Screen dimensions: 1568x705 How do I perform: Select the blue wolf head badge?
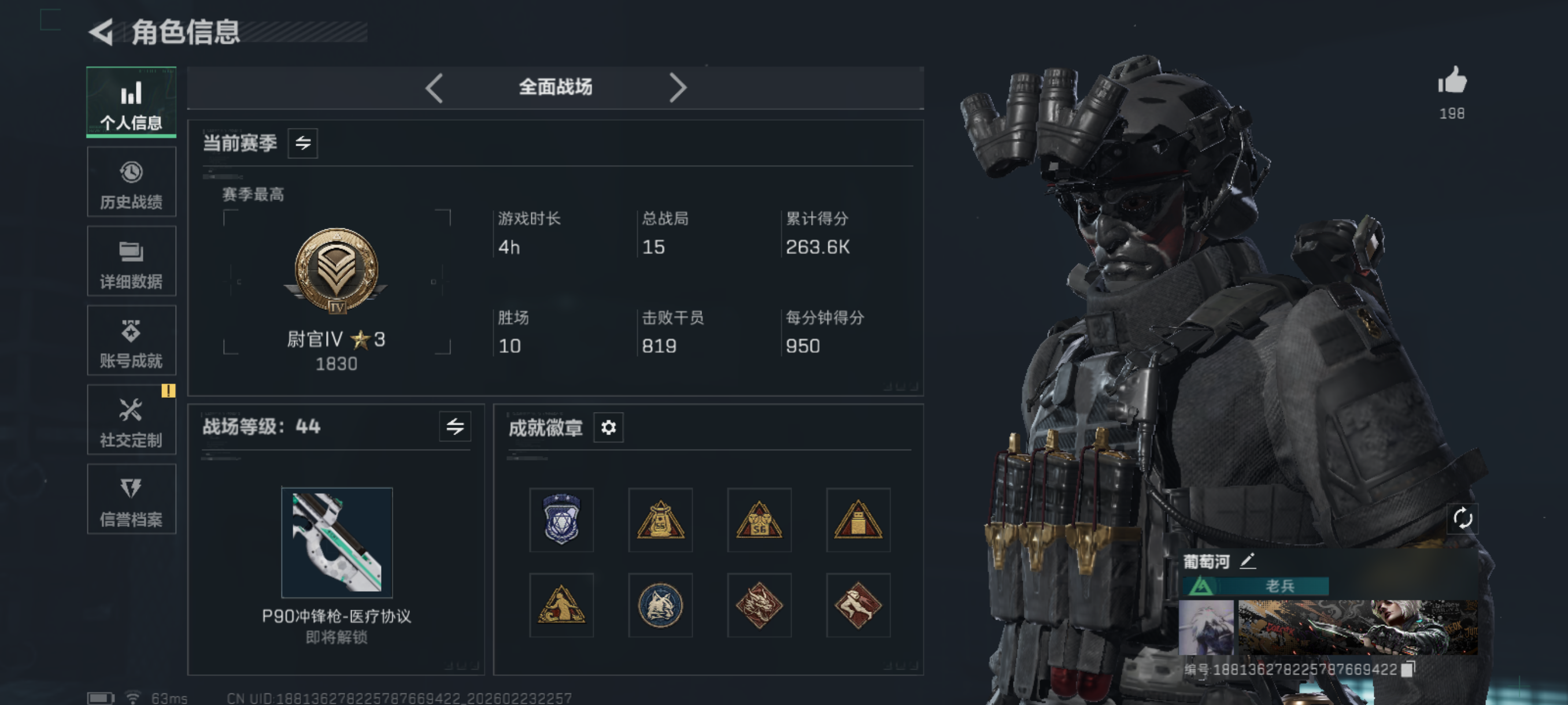point(660,605)
